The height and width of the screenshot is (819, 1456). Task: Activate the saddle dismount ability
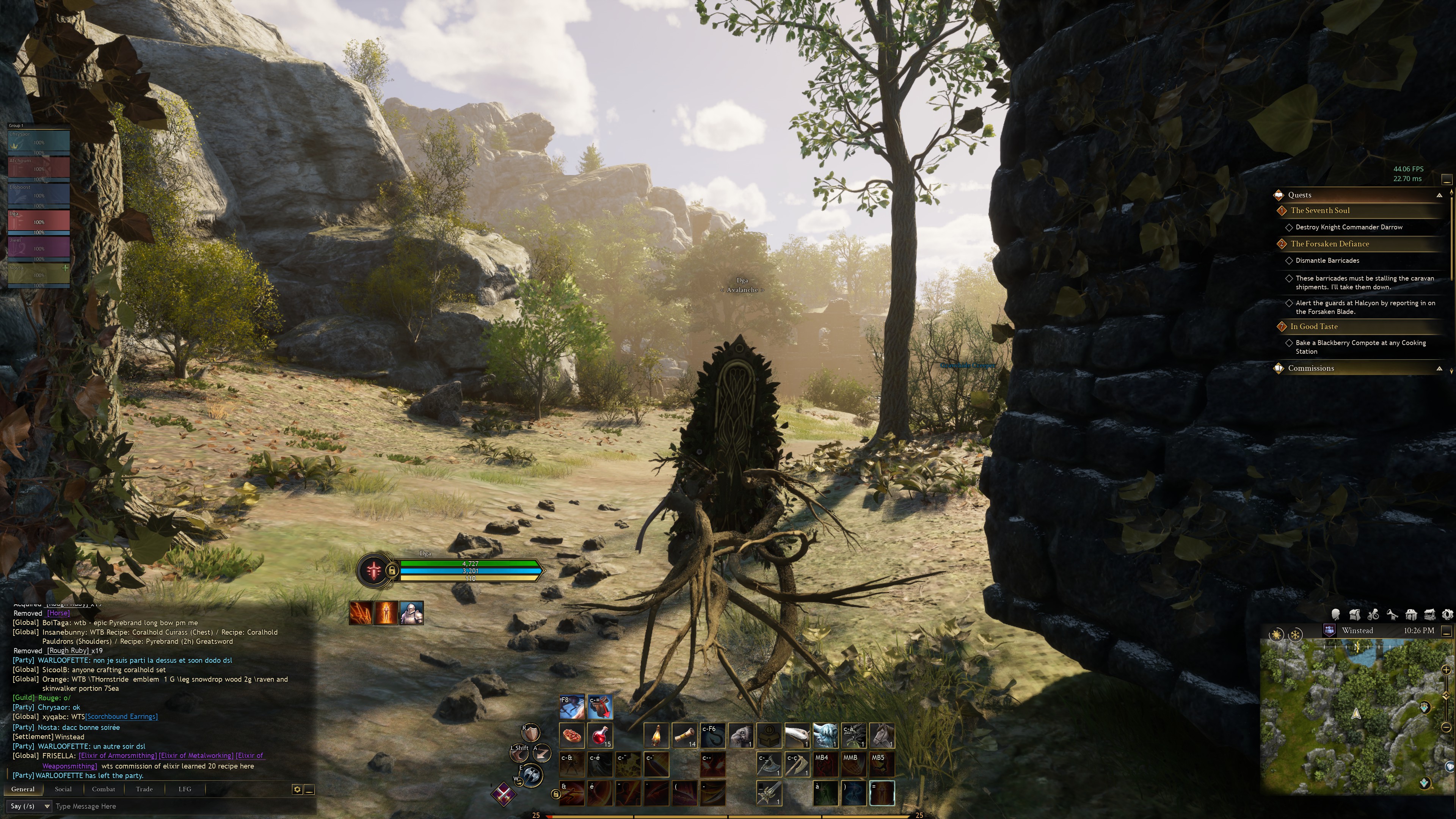(x=600, y=706)
